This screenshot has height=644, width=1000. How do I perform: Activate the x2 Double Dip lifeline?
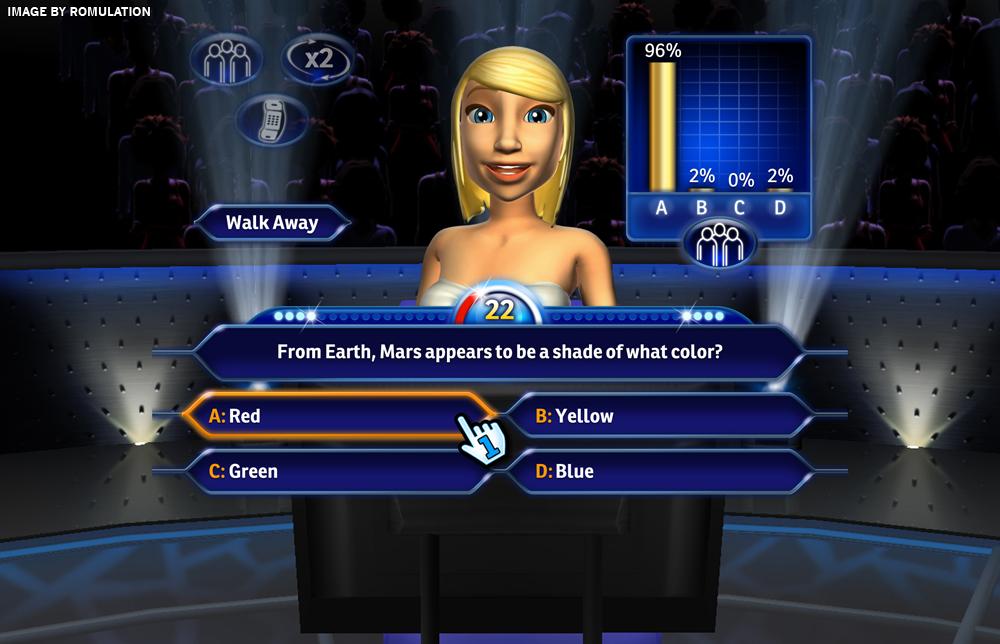[318, 59]
